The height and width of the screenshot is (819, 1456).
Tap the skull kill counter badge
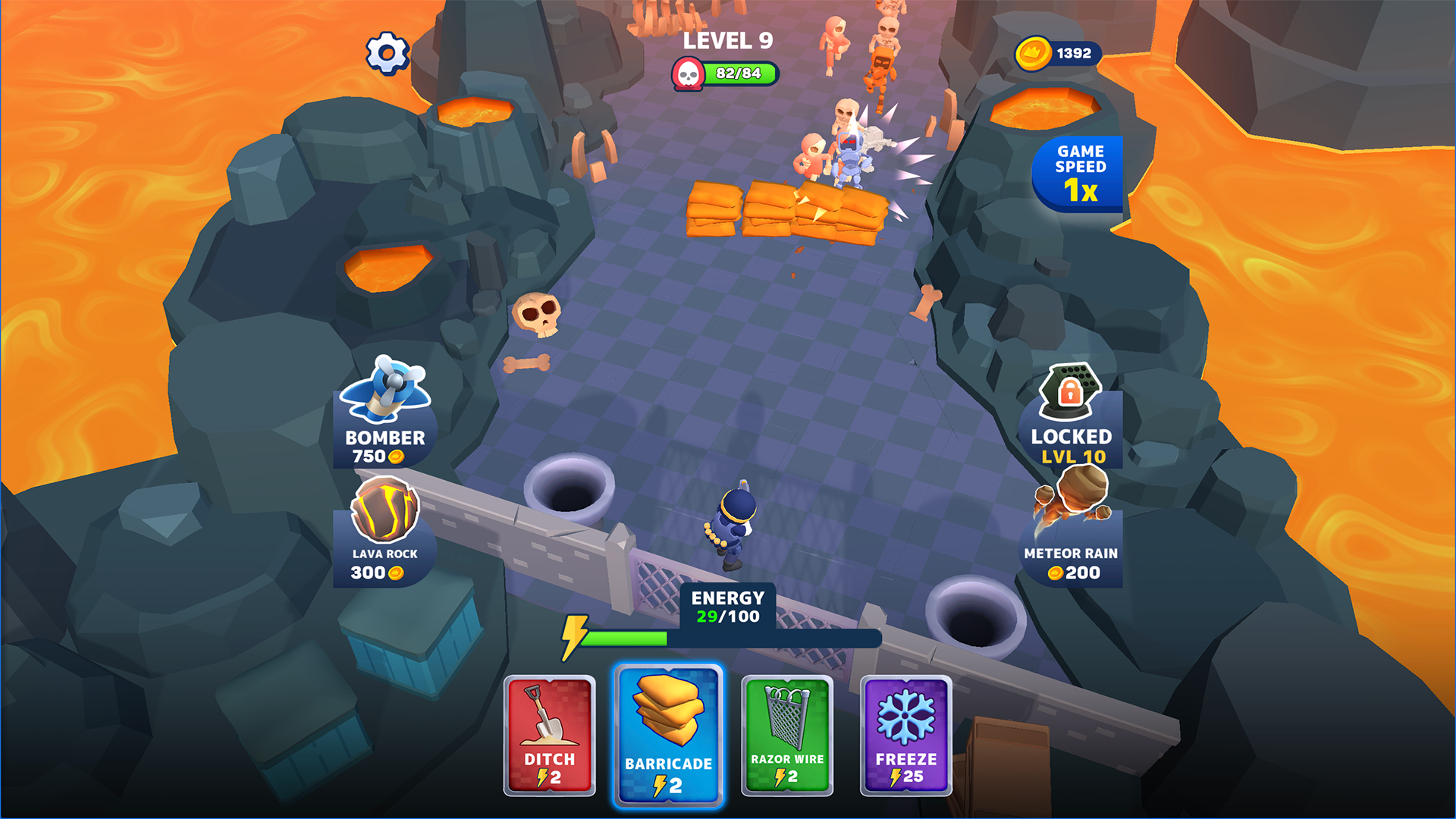click(689, 74)
